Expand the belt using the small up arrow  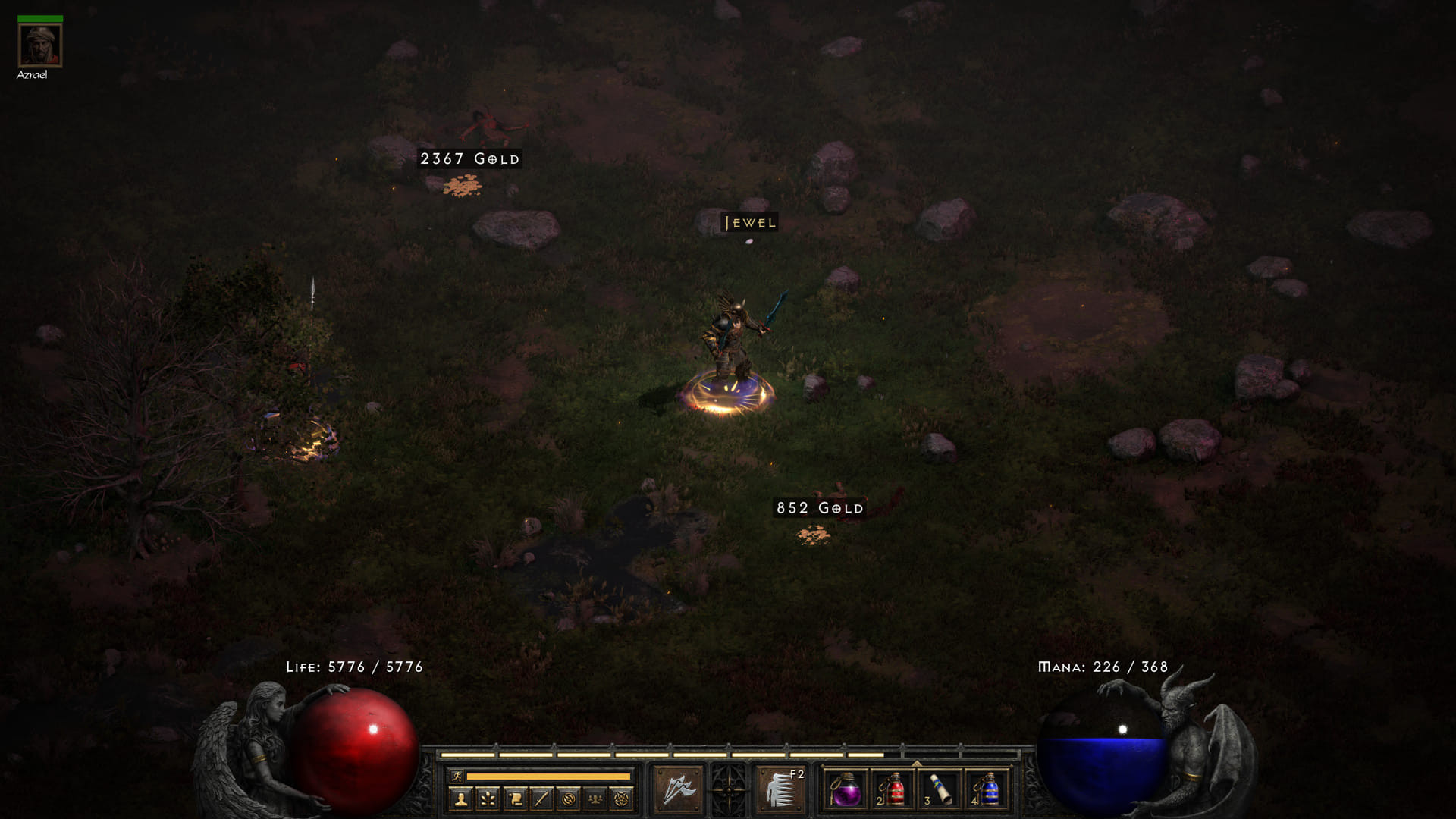coord(915,762)
